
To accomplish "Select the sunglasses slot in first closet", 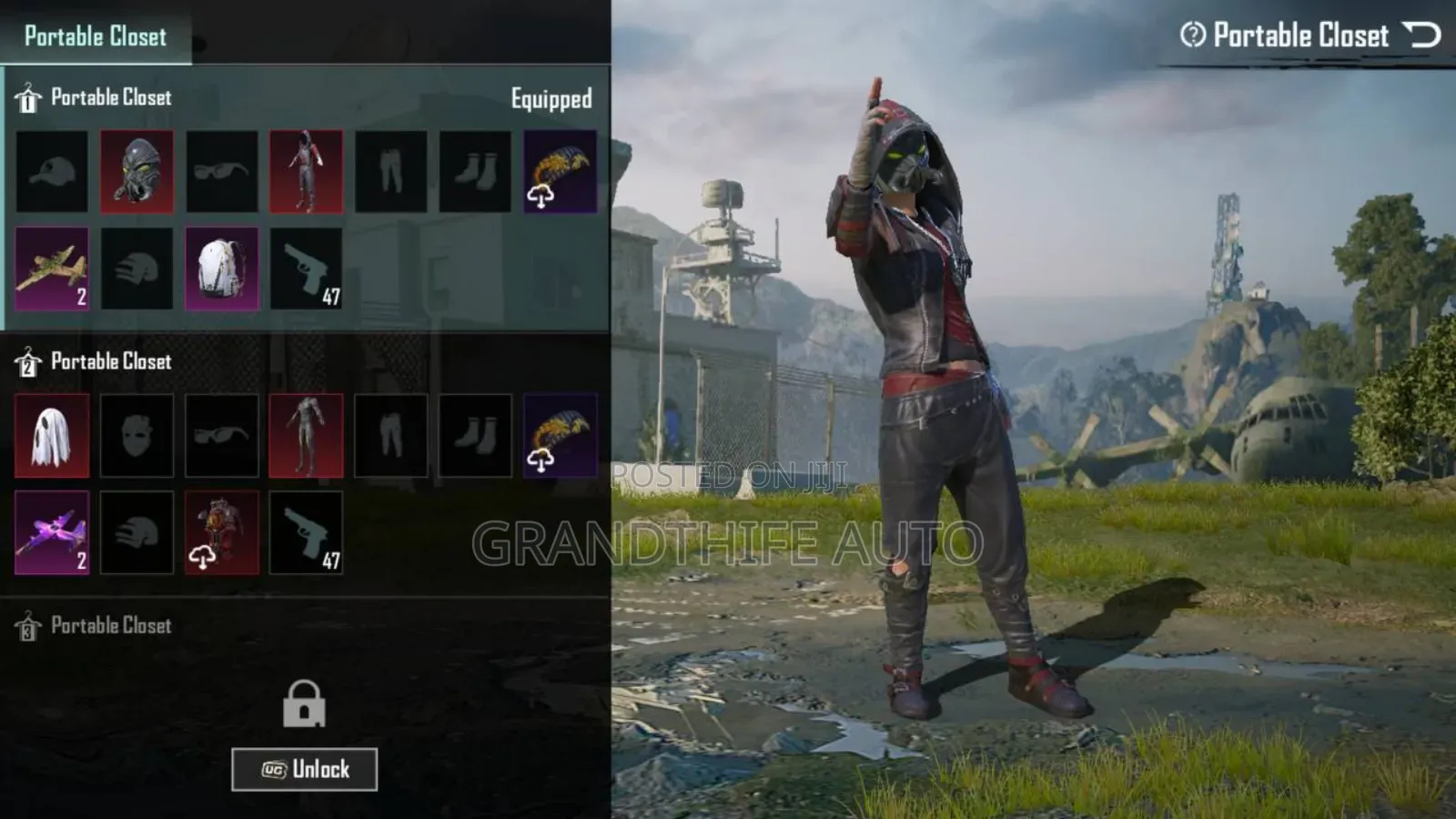I will coord(223,171).
